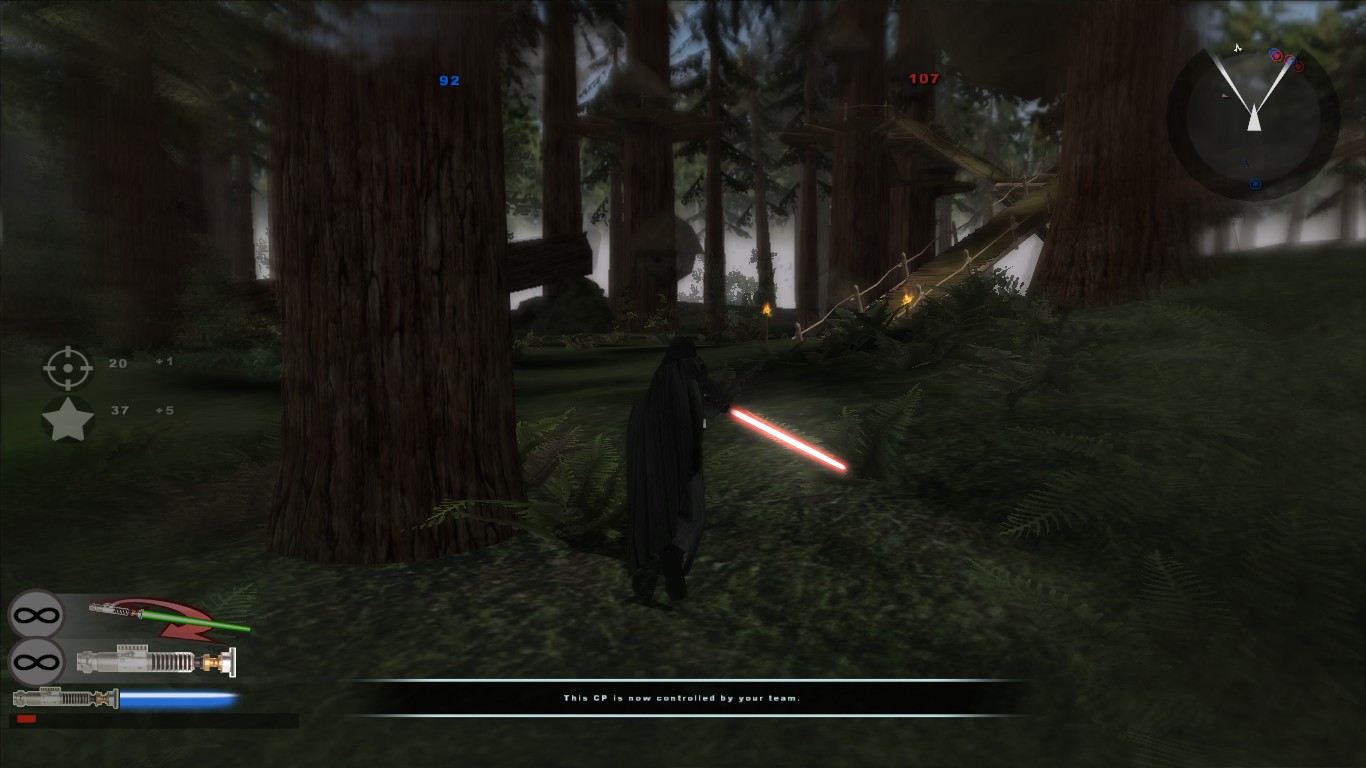This screenshot has height=768, width=1366.
Task: Click a red enemy command post marker on the minimap
Action: pos(1297,67)
